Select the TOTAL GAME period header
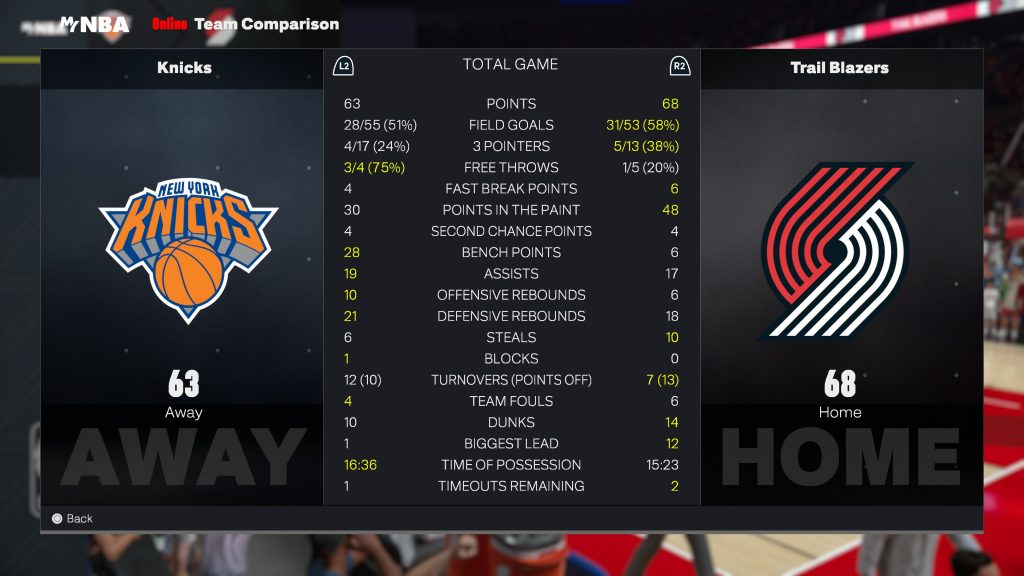This screenshot has width=1024, height=576. click(510, 65)
